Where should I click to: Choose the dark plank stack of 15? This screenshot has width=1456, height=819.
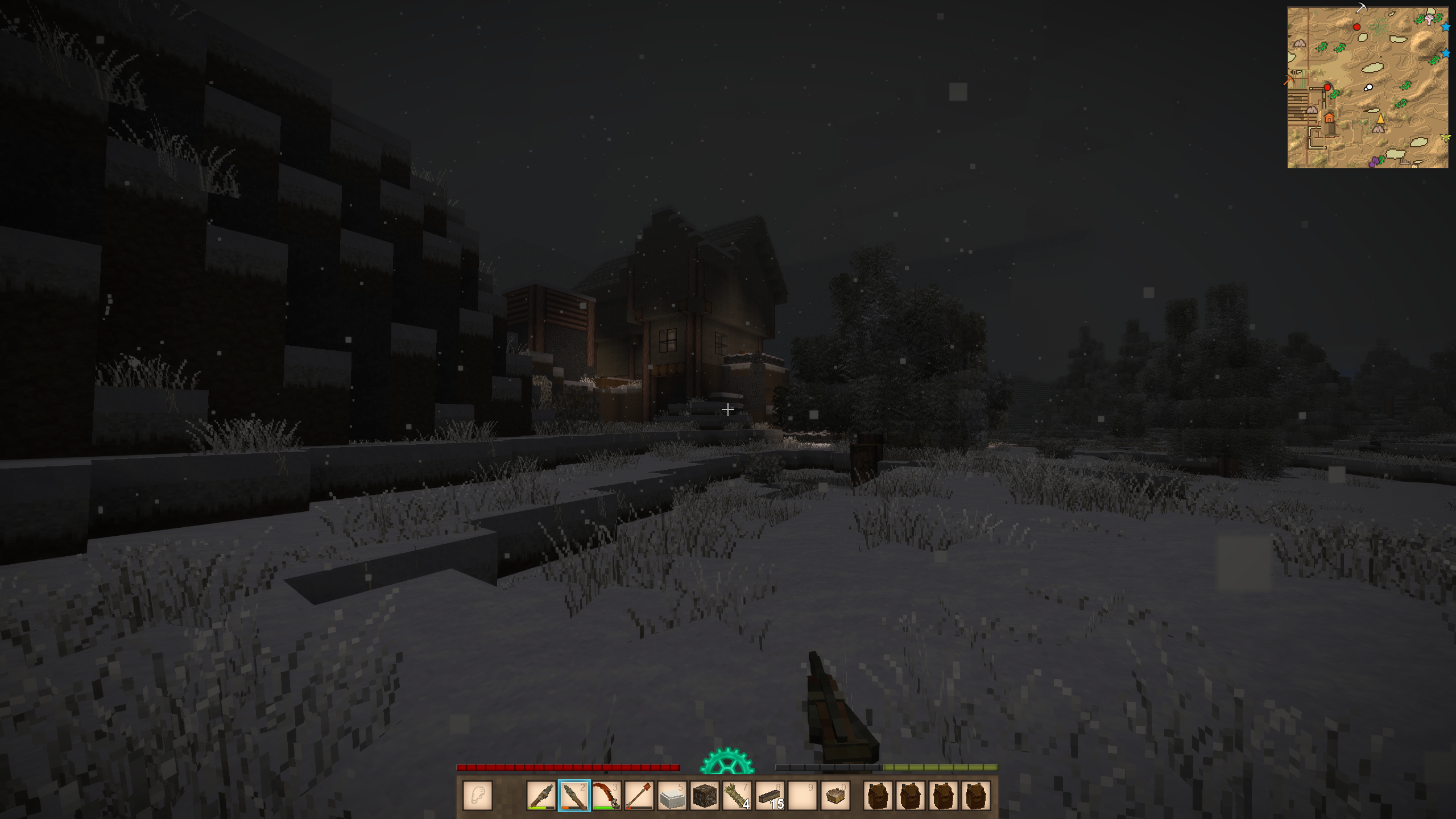pyautogui.click(x=770, y=795)
